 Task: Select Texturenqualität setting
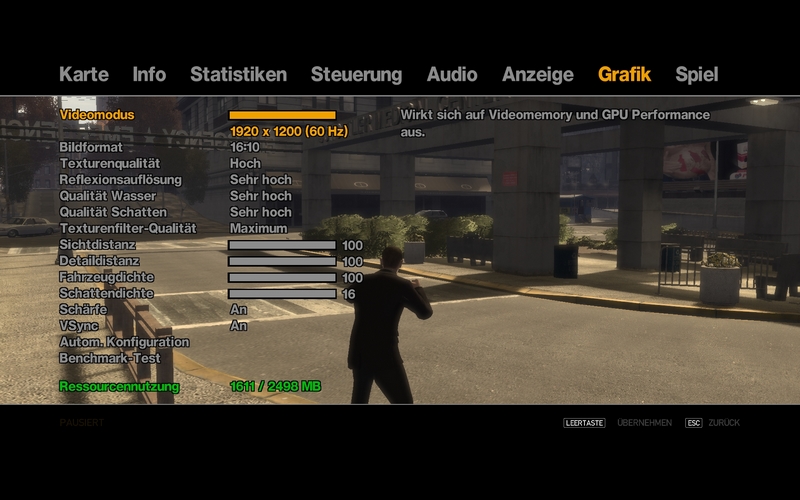(109, 163)
